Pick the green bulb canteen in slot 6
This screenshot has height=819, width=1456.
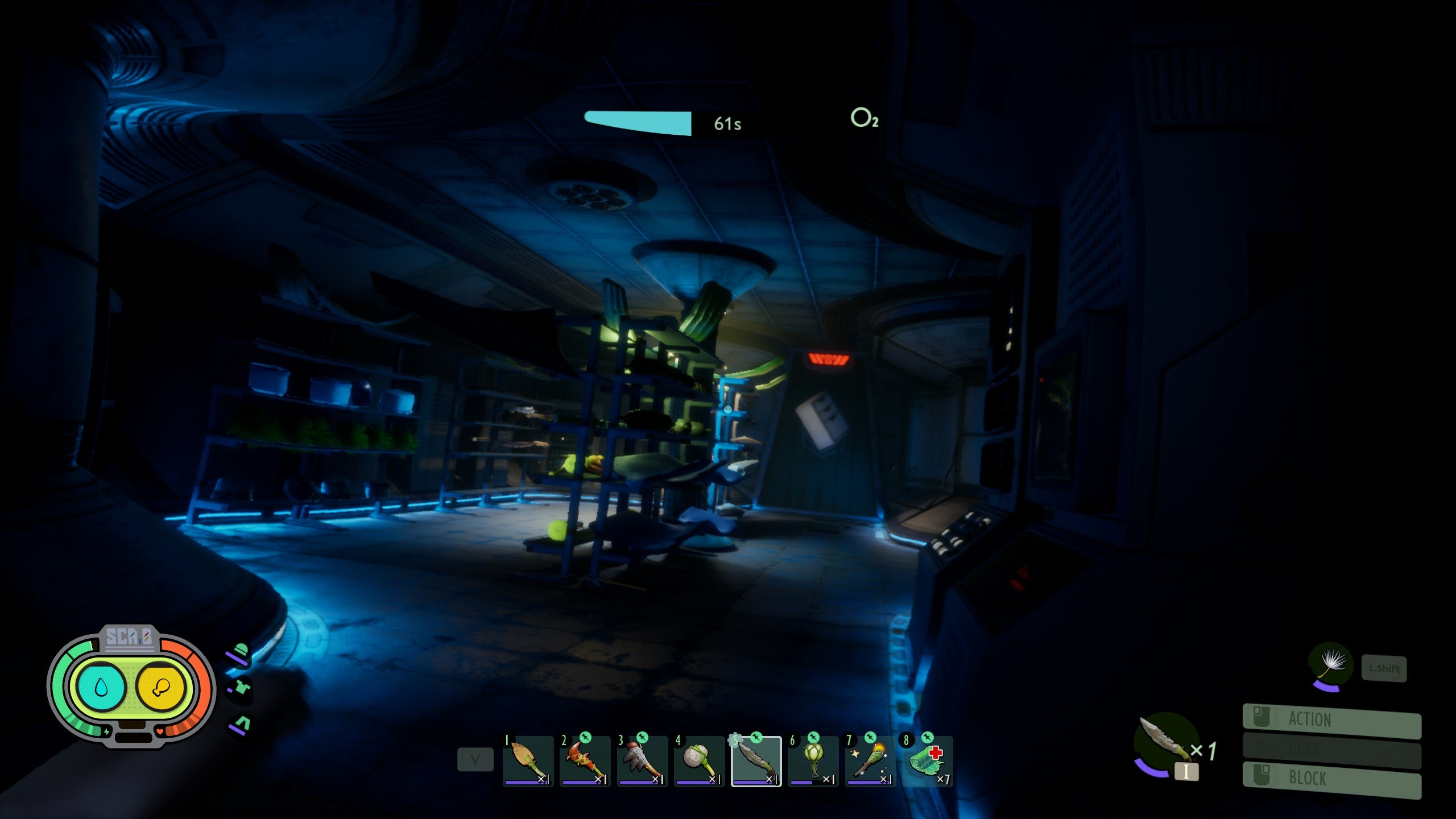coord(813,761)
